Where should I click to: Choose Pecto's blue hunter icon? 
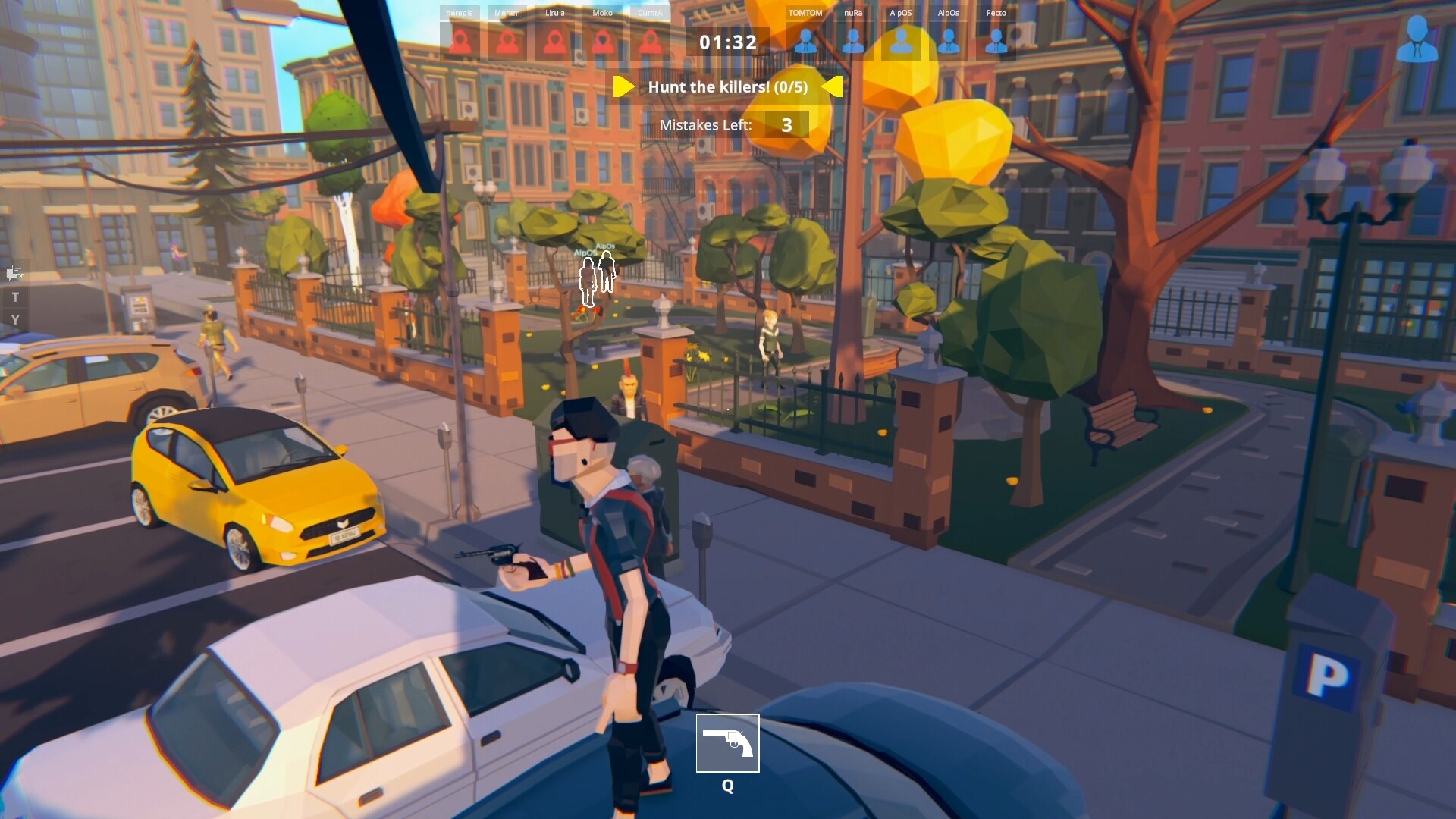pyautogui.click(x=996, y=42)
